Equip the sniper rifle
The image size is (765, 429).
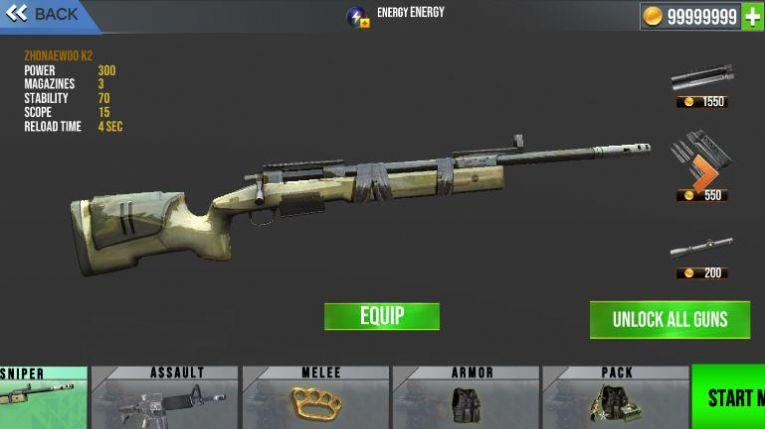click(x=381, y=316)
